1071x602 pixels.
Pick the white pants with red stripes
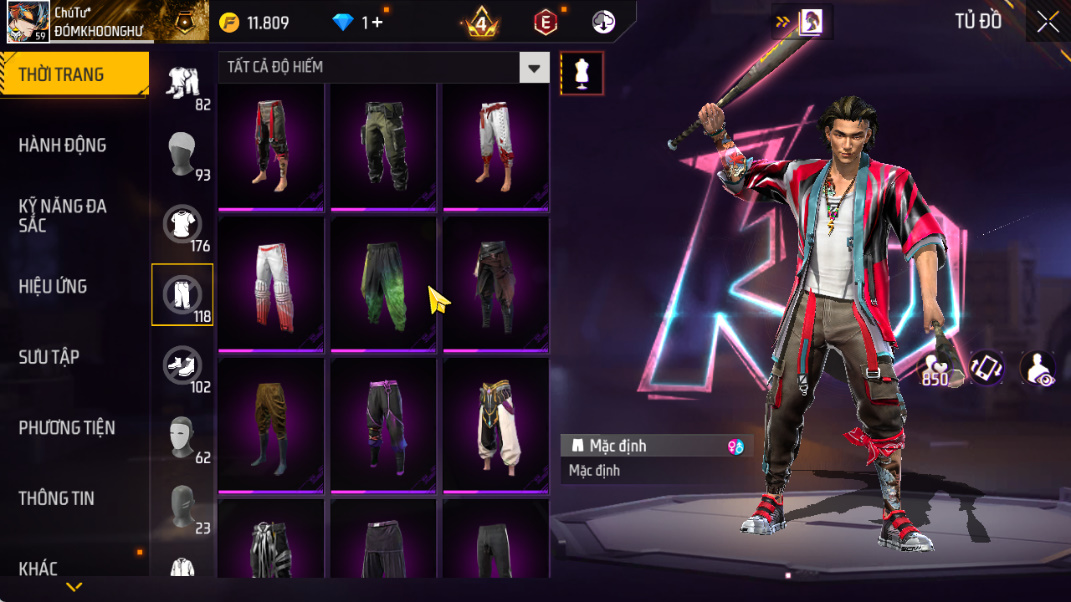point(270,284)
